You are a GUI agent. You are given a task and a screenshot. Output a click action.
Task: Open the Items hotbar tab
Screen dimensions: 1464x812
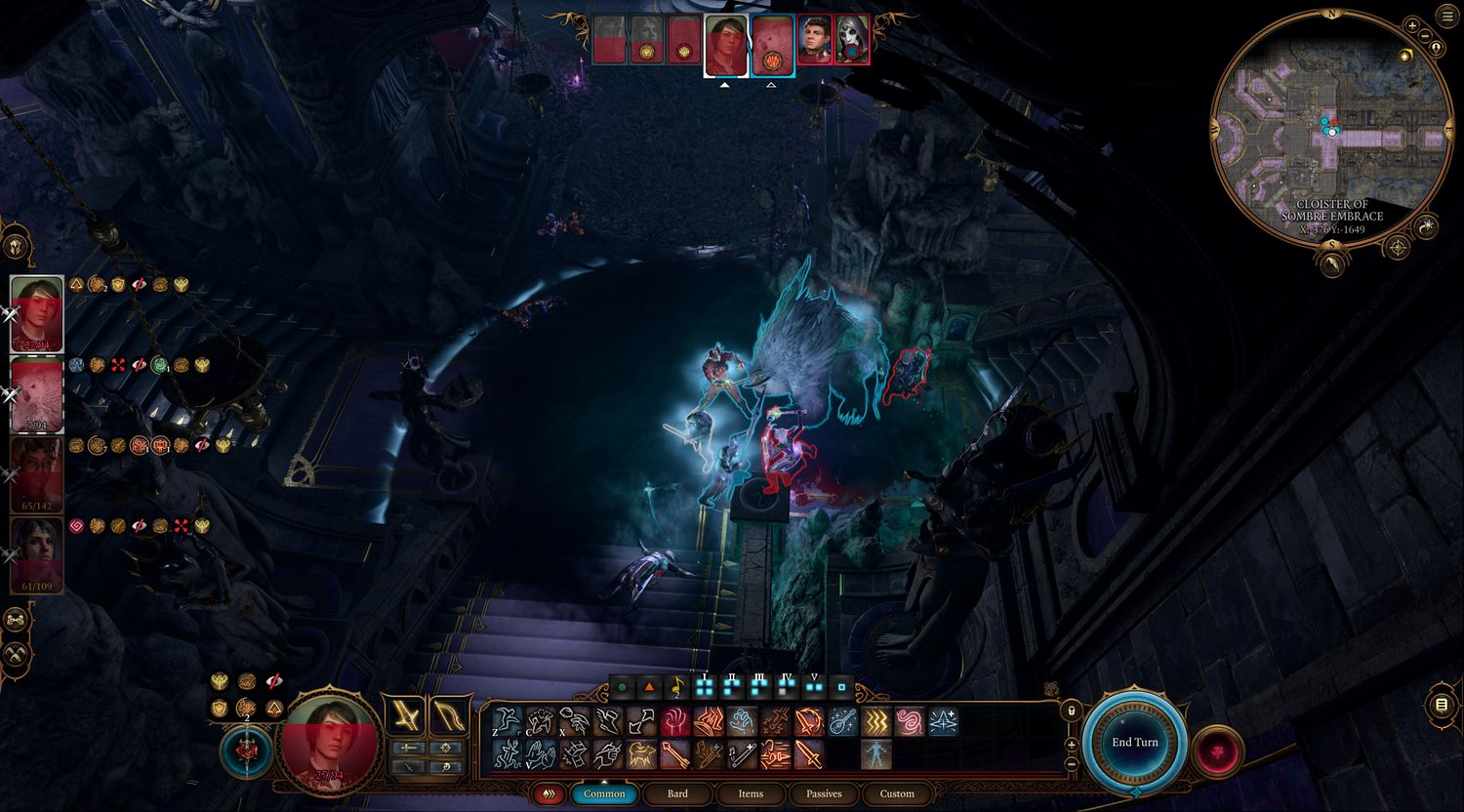click(x=751, y=793)
